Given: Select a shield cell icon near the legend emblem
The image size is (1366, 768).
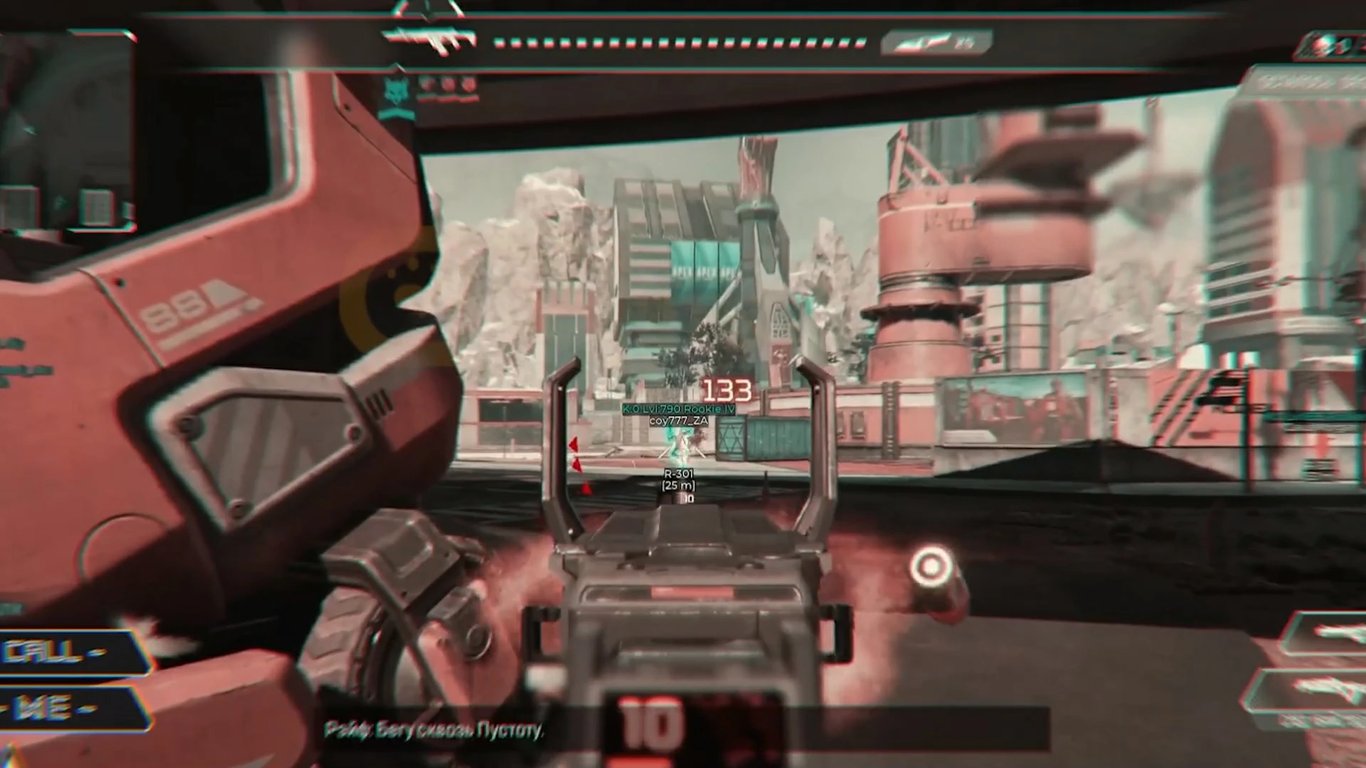Looking at the screenshot, I should [445, 83].
